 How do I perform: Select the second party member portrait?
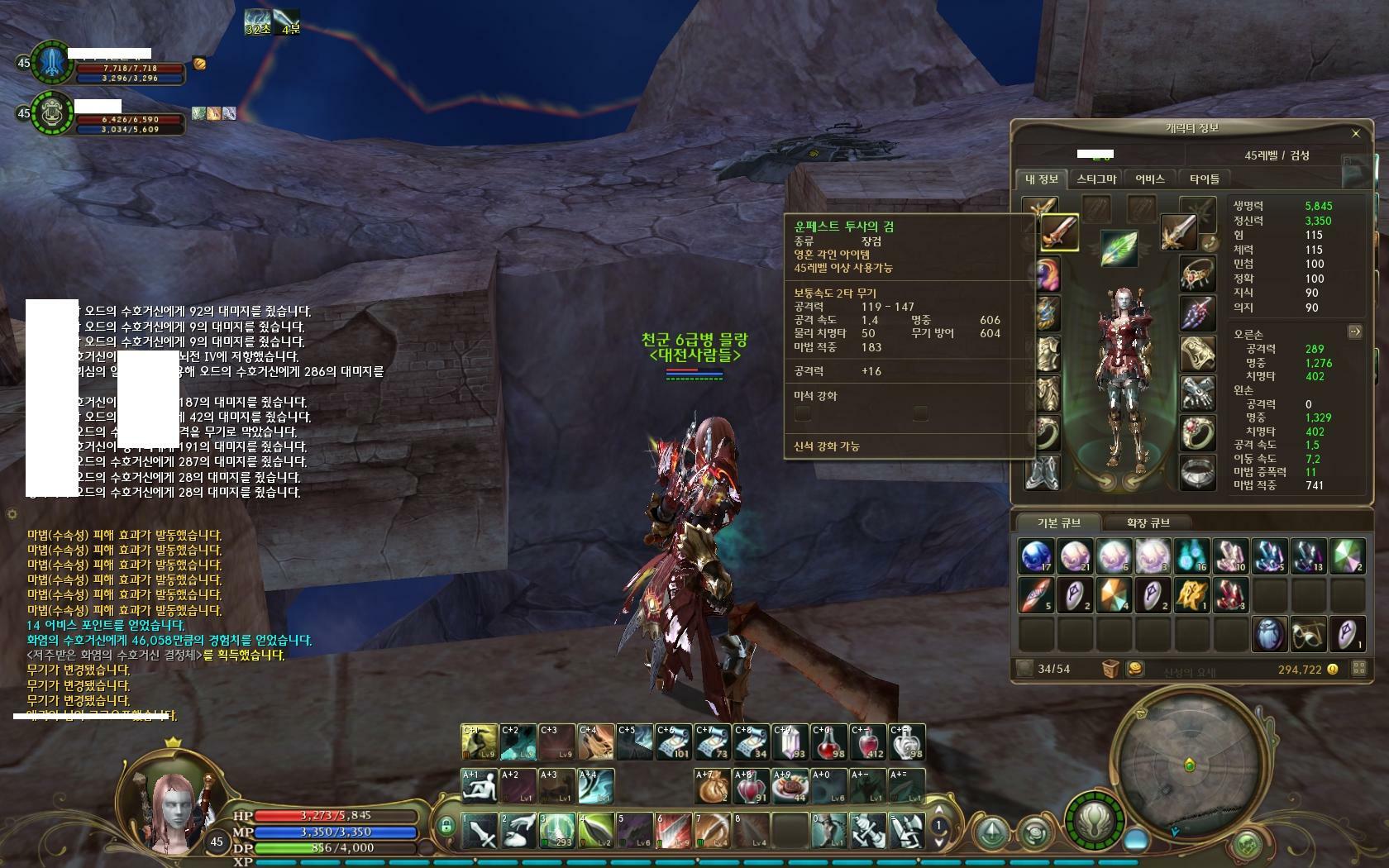coord(51,113)
